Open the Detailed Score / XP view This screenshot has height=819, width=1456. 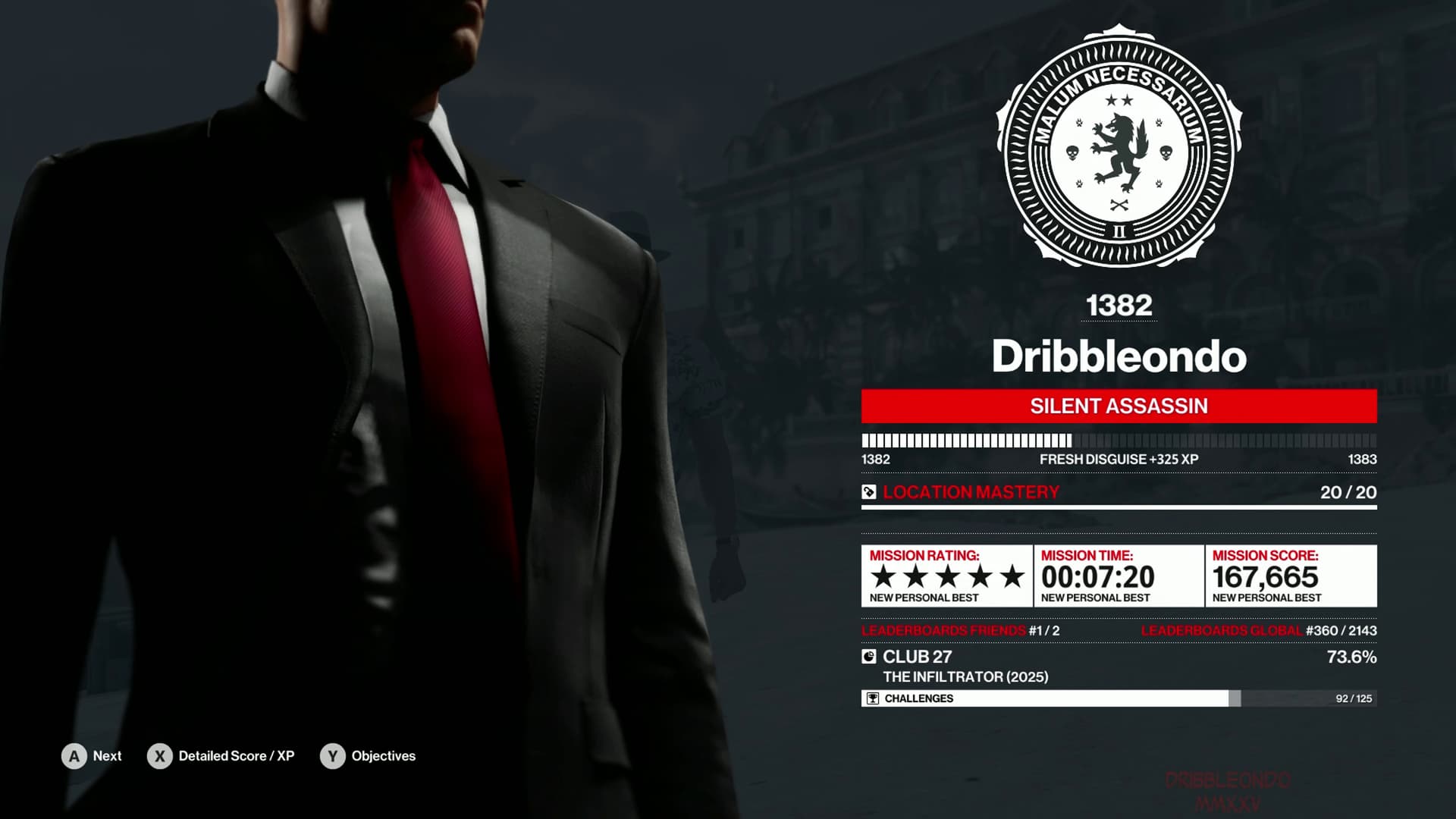tap(221, 756)
